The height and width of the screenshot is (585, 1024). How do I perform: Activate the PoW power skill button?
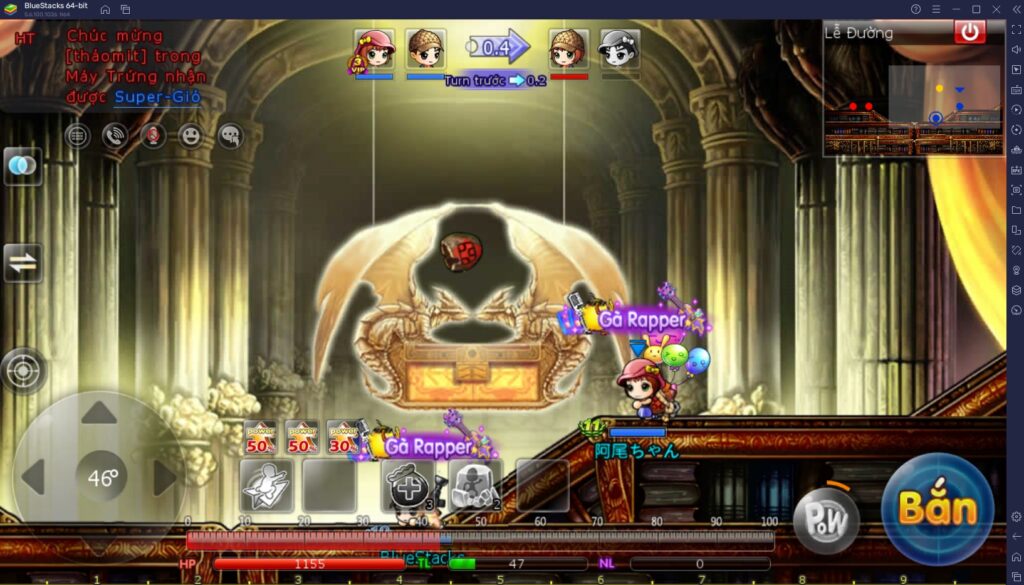tap(825, 520)
